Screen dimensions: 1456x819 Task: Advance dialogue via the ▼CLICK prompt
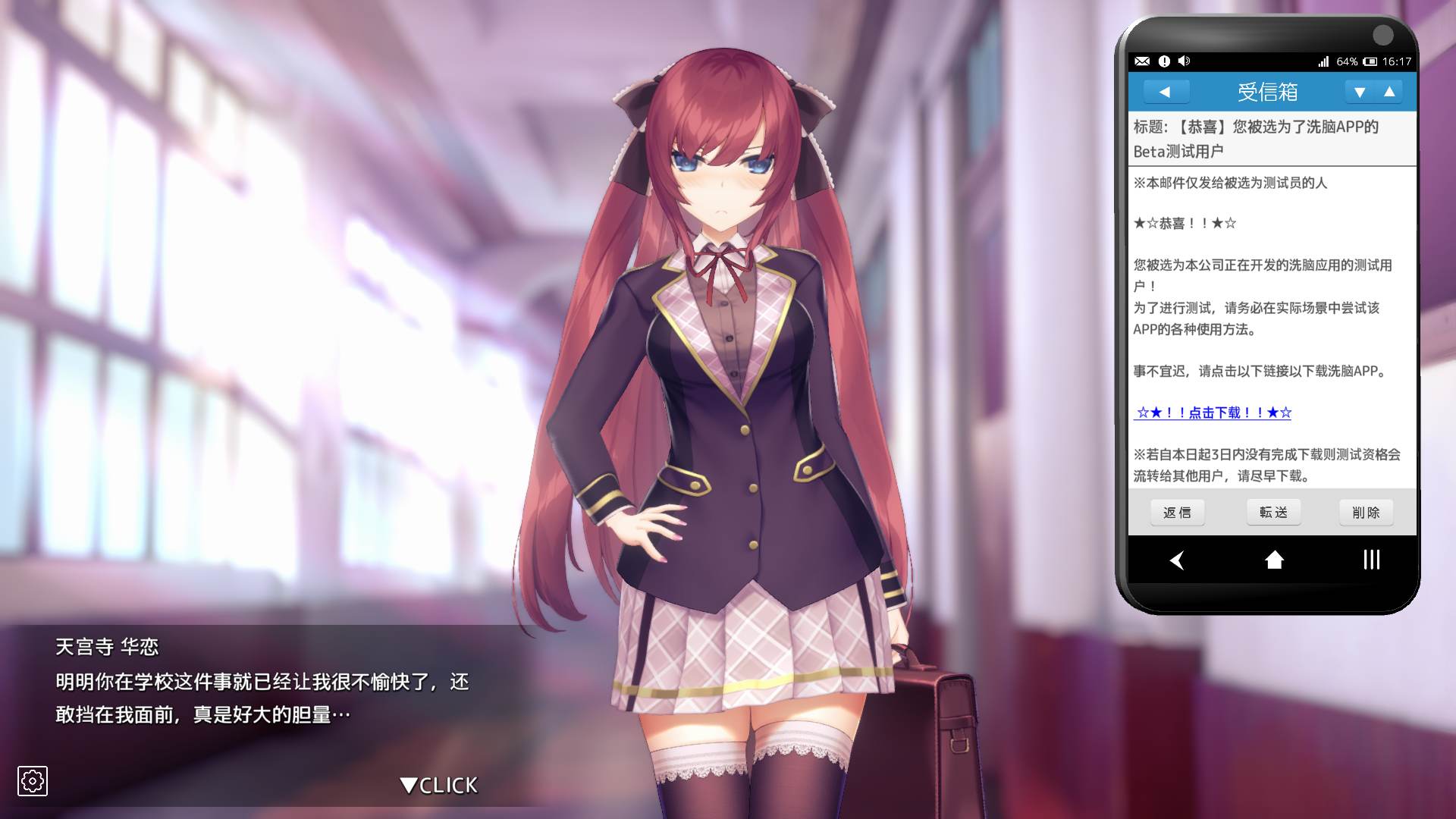pos(436,786)
